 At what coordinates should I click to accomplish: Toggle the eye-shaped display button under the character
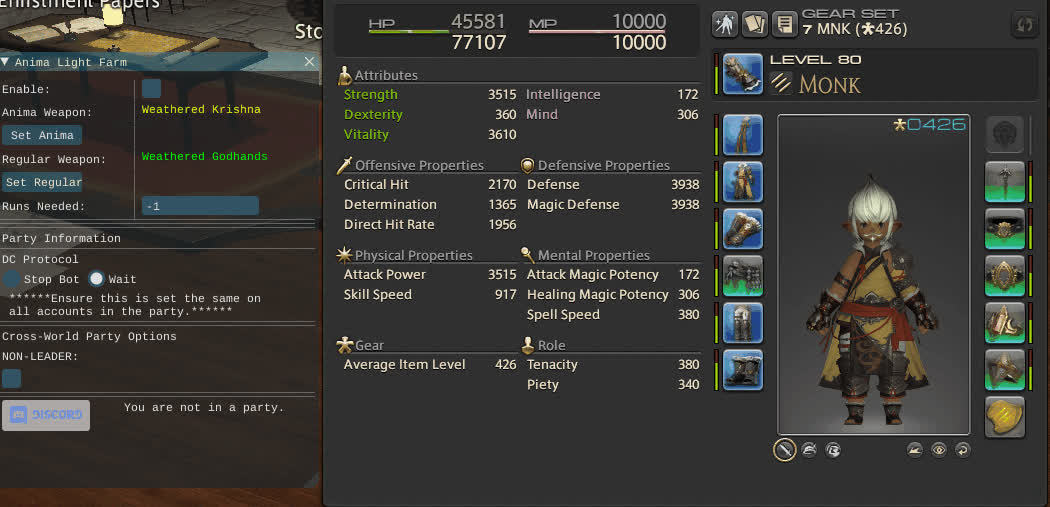point(939,450)
